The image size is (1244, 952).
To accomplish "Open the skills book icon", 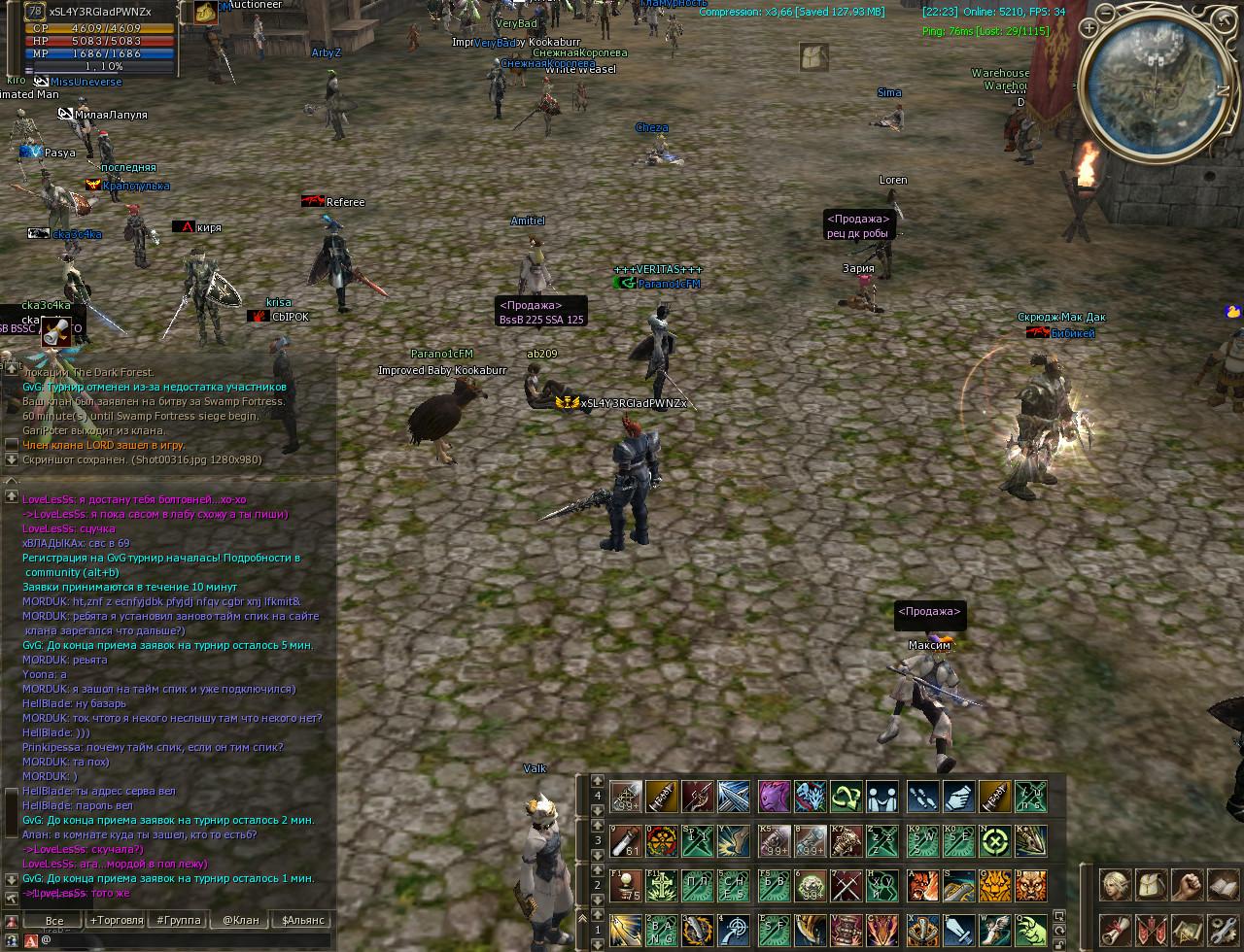I will (1223, 885).
